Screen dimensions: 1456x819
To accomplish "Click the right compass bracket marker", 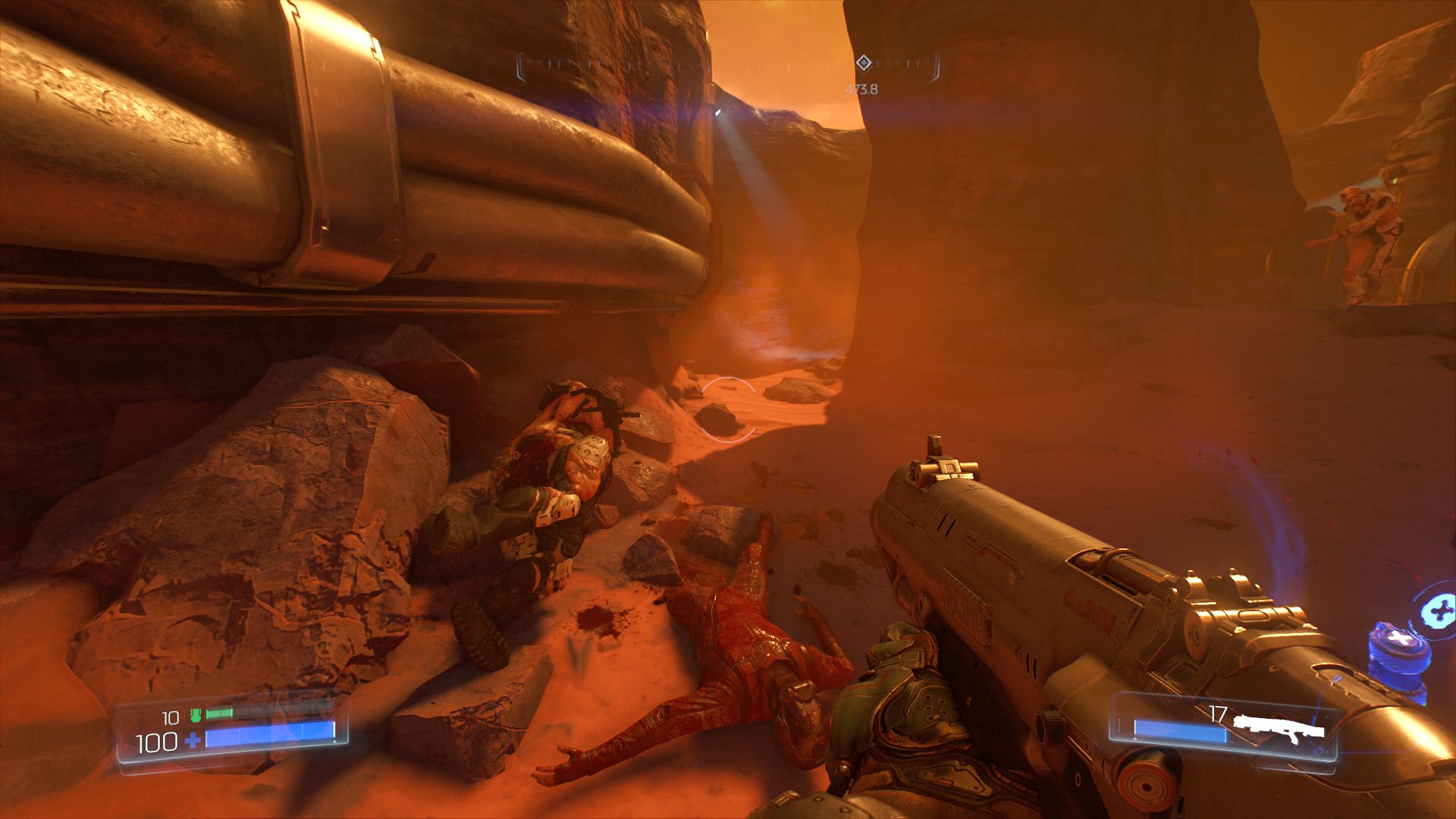I will 937,67.
